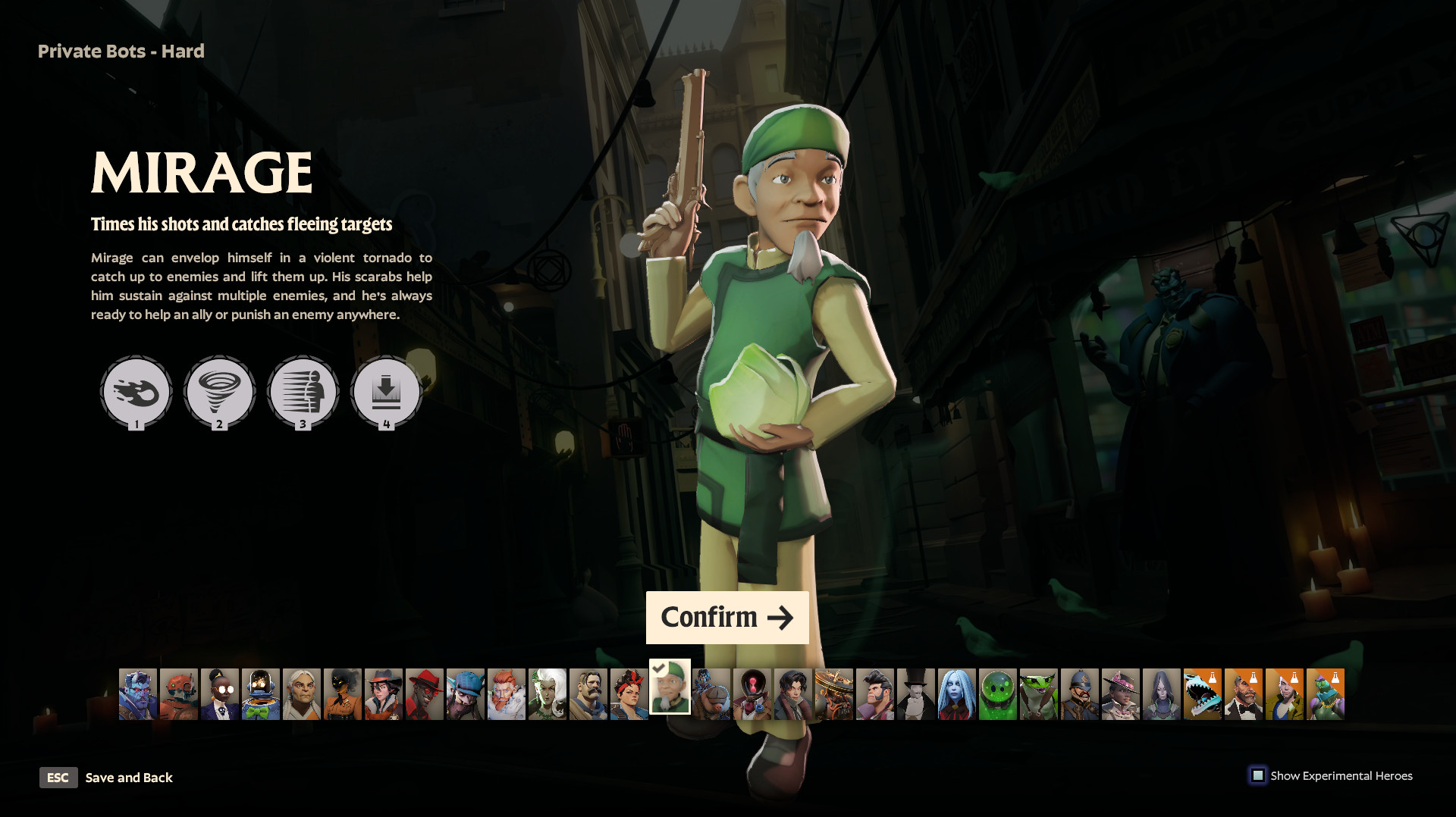The image size is (1456, 817).
Task: Choose the top hat pale gentleman hero
Action: click(916, 694)
